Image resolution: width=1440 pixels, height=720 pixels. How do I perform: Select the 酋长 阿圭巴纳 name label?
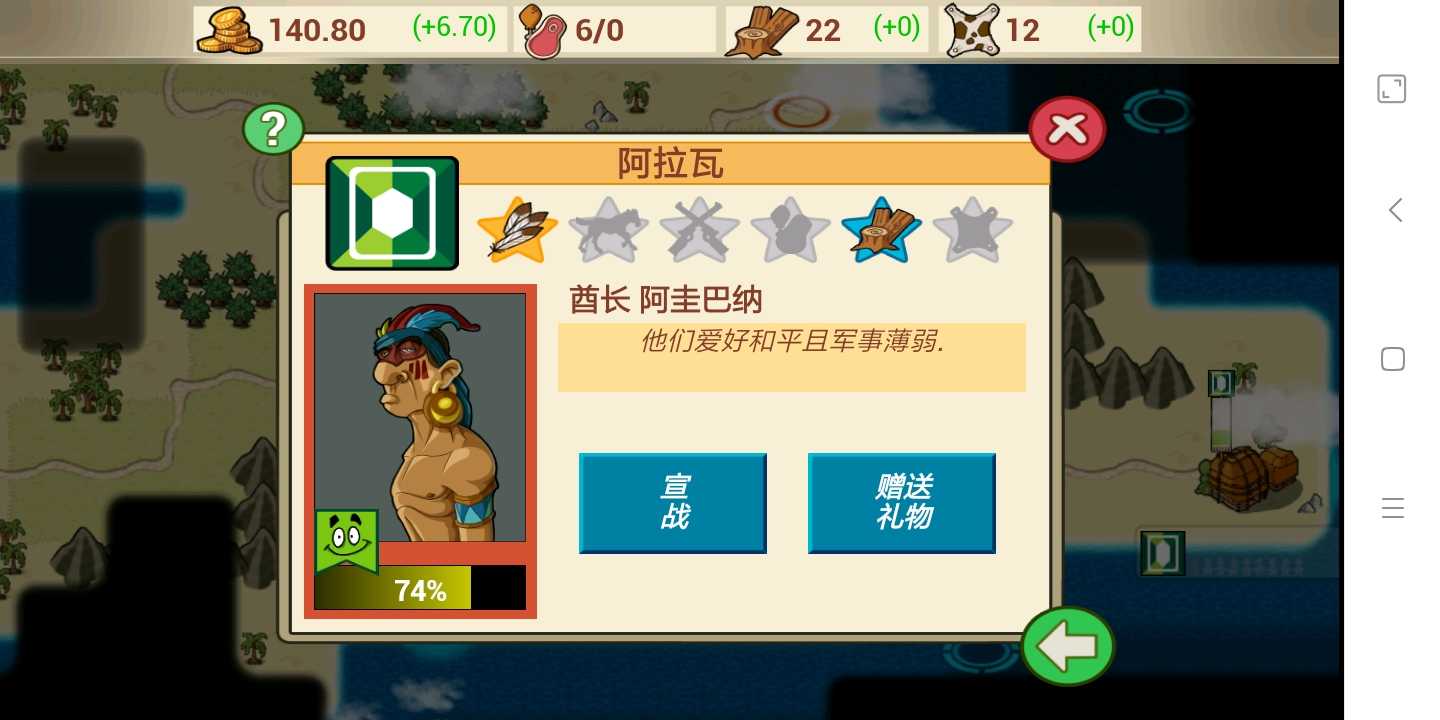coord(665,299)
